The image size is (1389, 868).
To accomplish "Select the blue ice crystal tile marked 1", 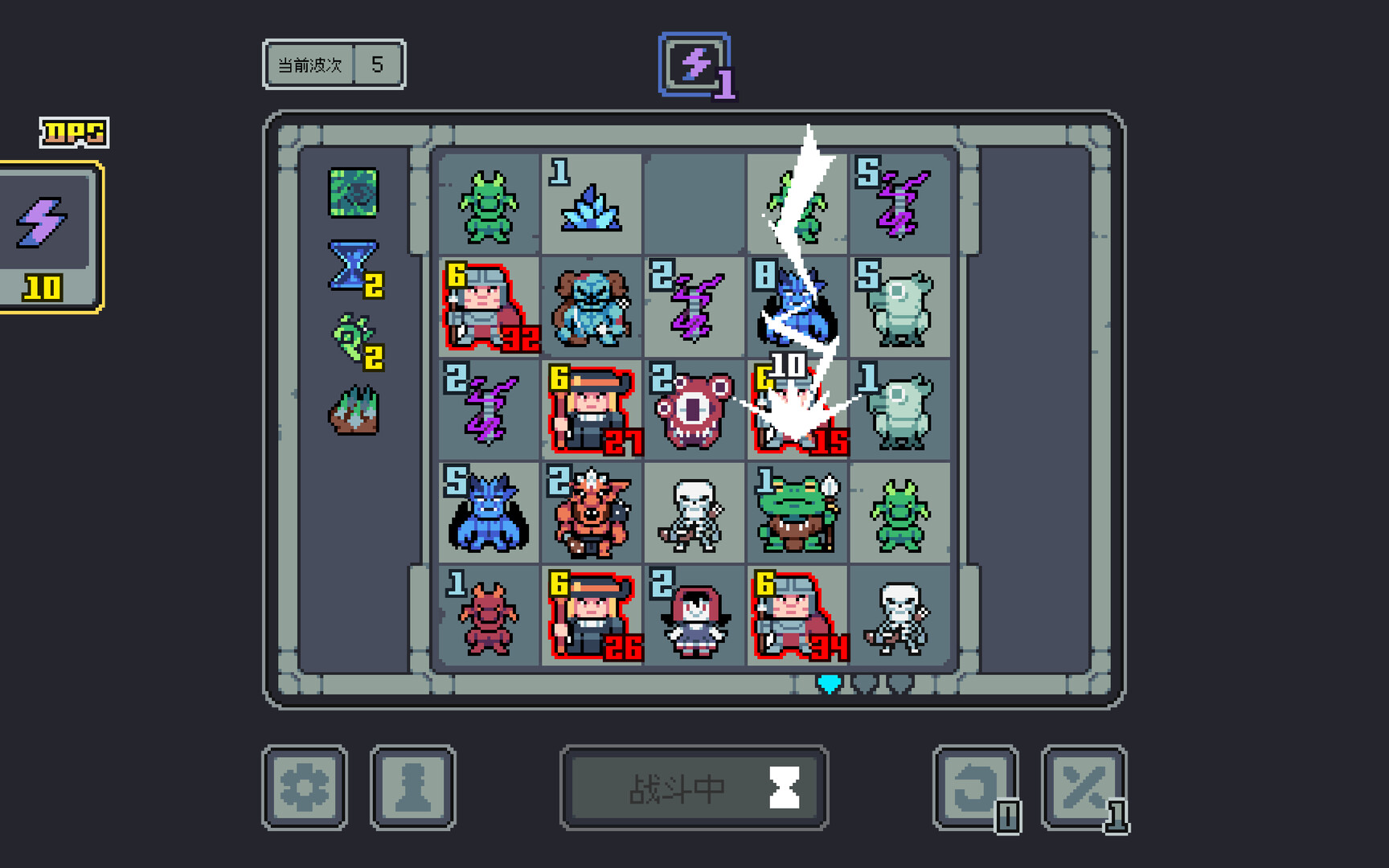I will (592, 203).
